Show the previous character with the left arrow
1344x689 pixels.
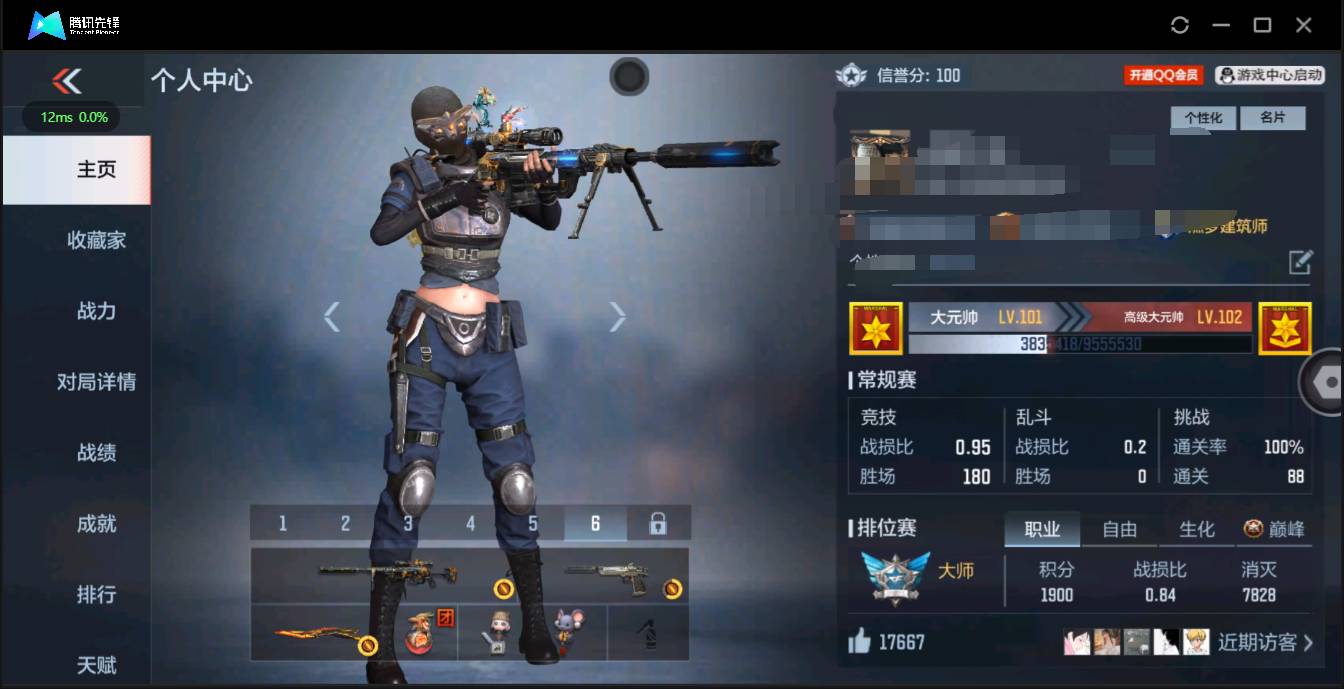[332, 317]
